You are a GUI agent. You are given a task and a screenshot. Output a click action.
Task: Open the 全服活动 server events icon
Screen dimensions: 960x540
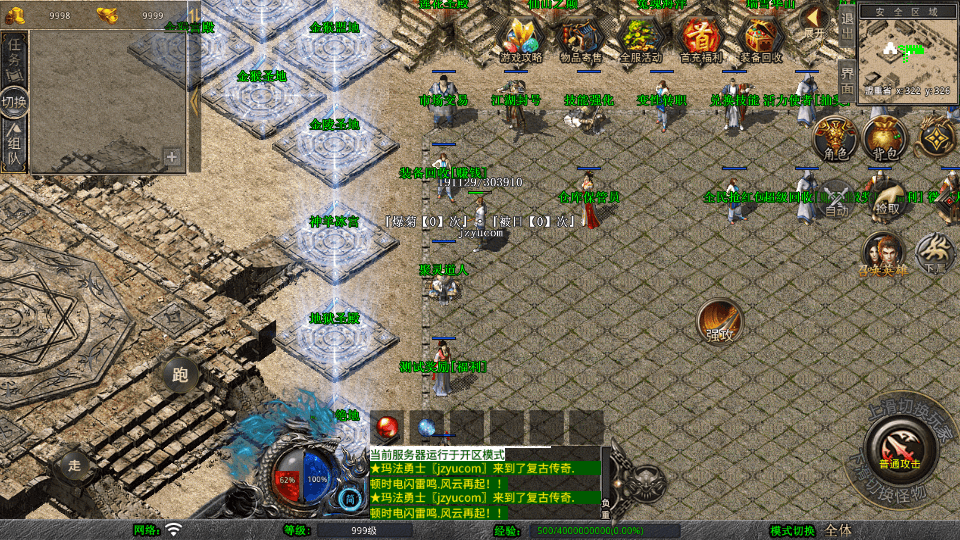[641, 40]
